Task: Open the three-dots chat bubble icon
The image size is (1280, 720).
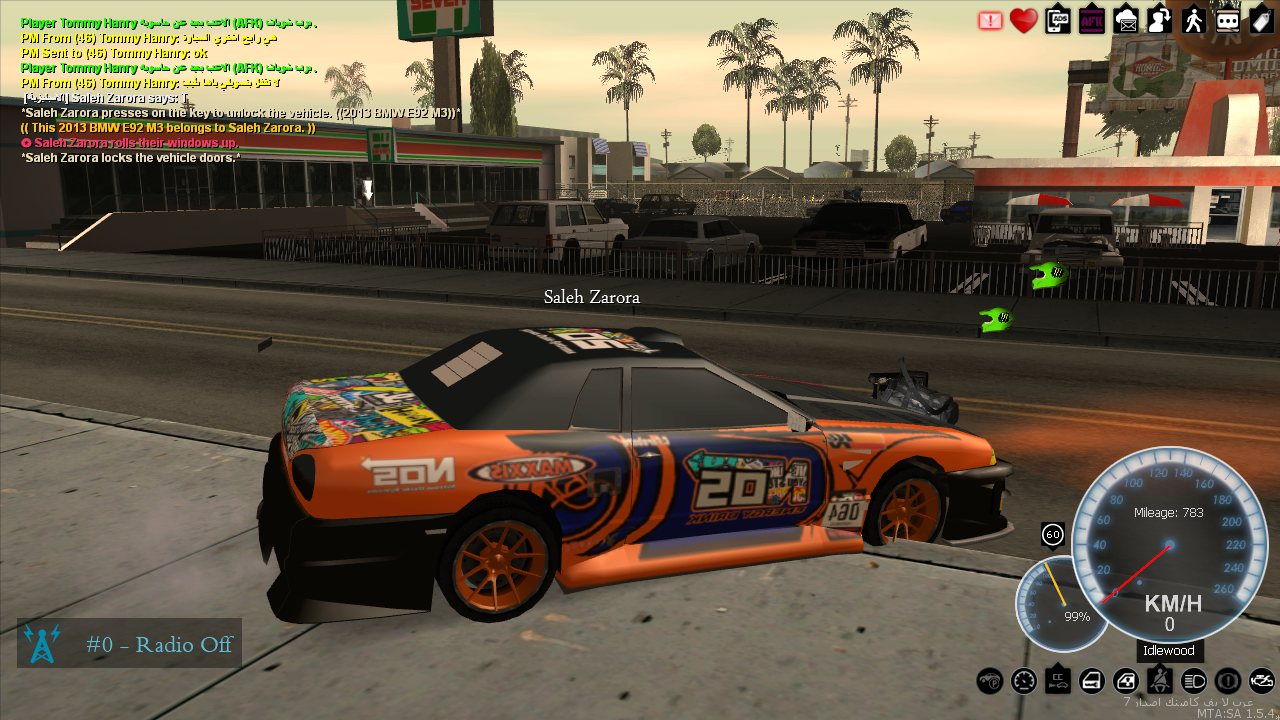Action: (x=1228, y=20)
